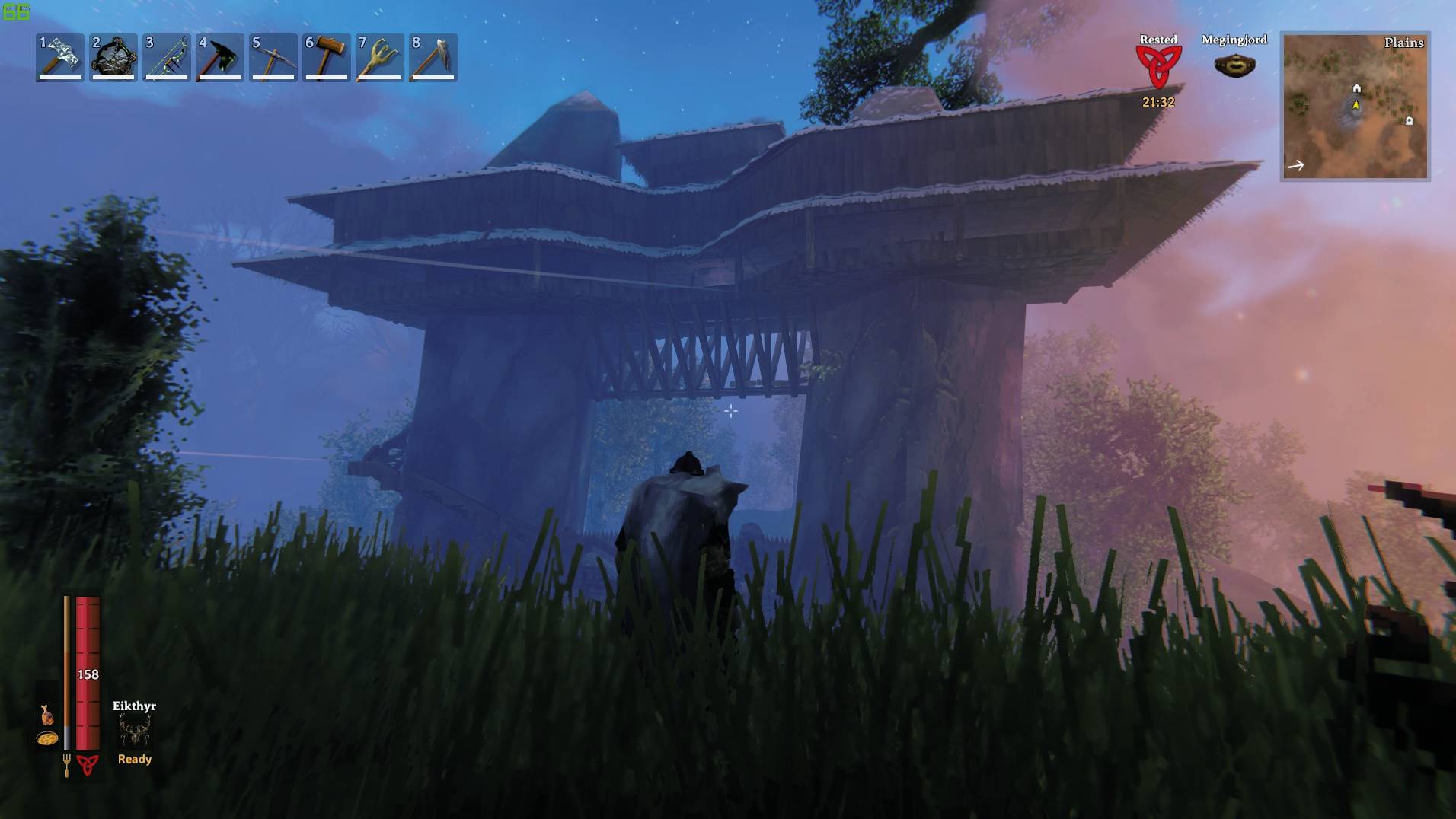1456x819 pixels.
Task: Activate the Eikthyr forsaken power icon
Action: pos(135,731)
